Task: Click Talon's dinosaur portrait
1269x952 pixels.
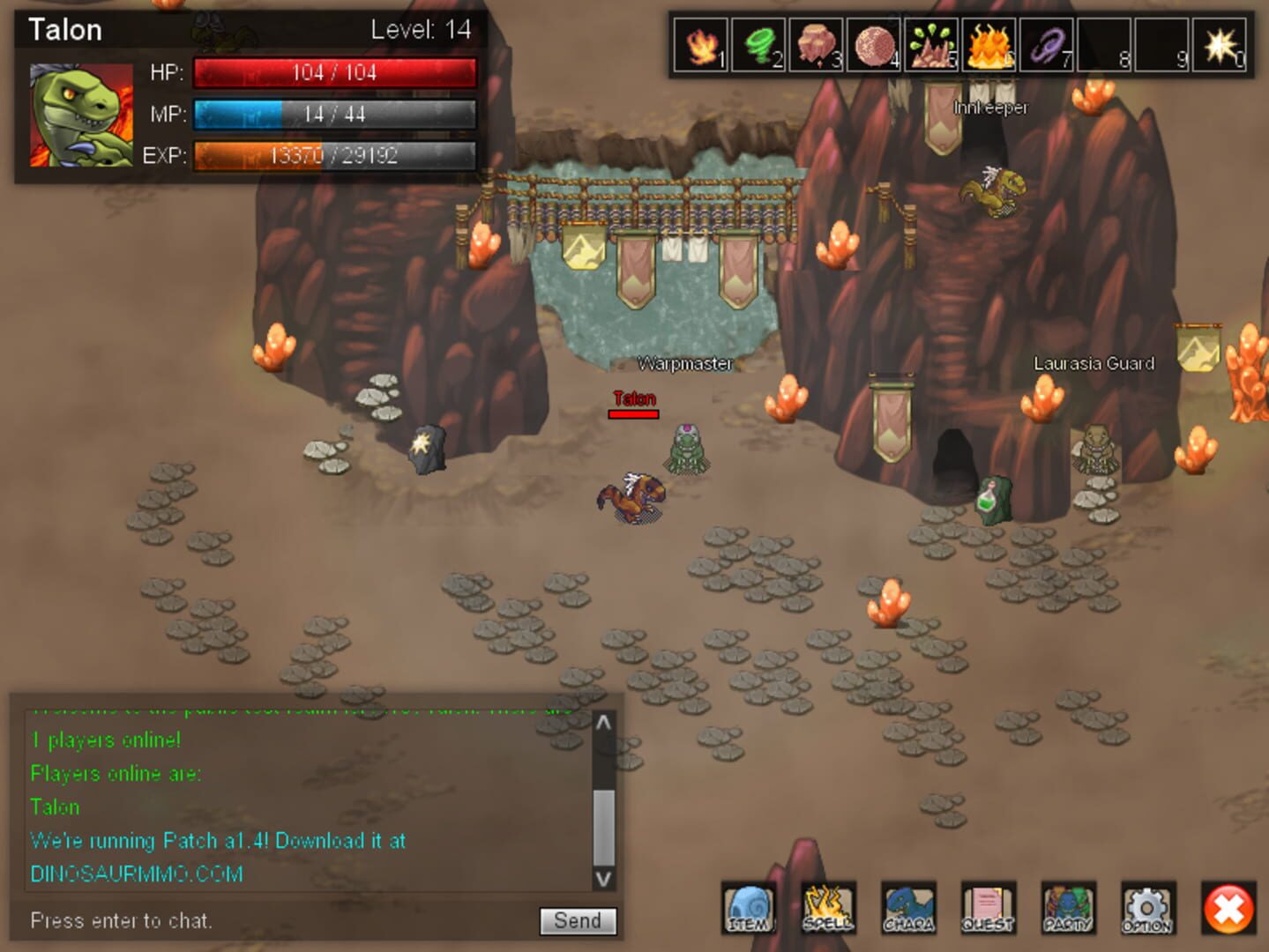Action: (81, 115)
